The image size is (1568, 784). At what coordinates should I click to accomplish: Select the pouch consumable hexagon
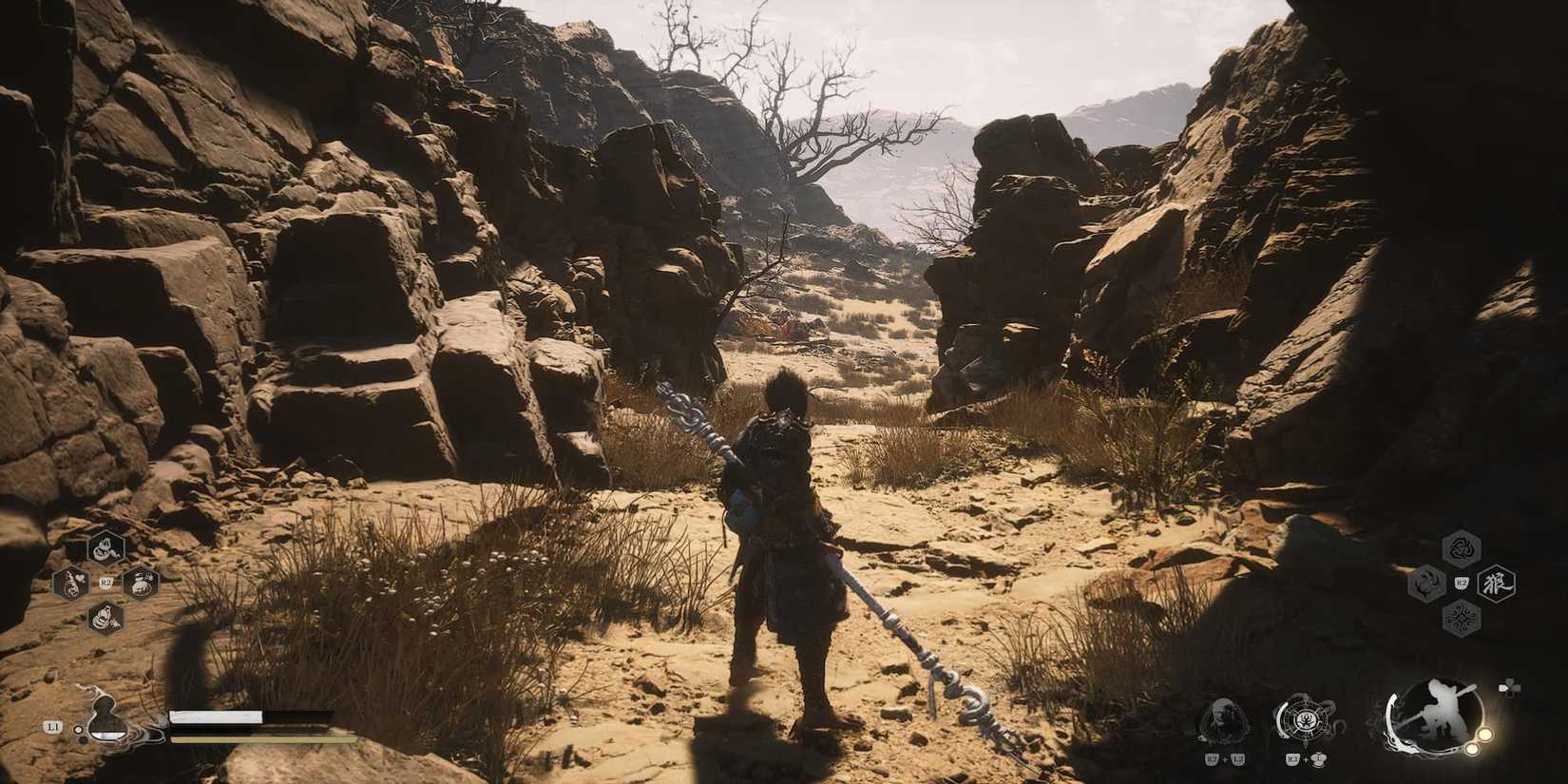tap(141, 583)
